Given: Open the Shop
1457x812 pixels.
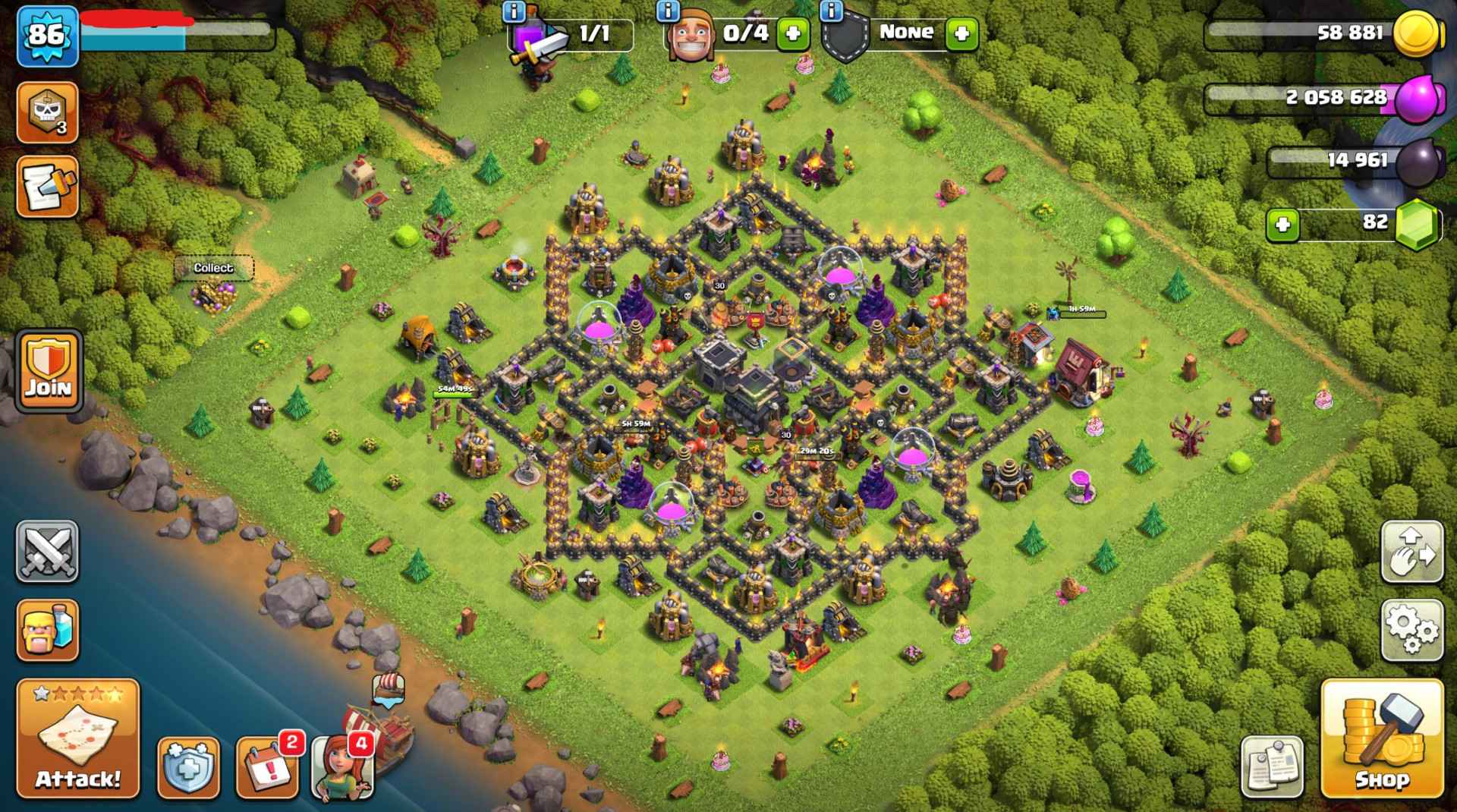Looking at the screenshot, I should tap(1381, 739).
